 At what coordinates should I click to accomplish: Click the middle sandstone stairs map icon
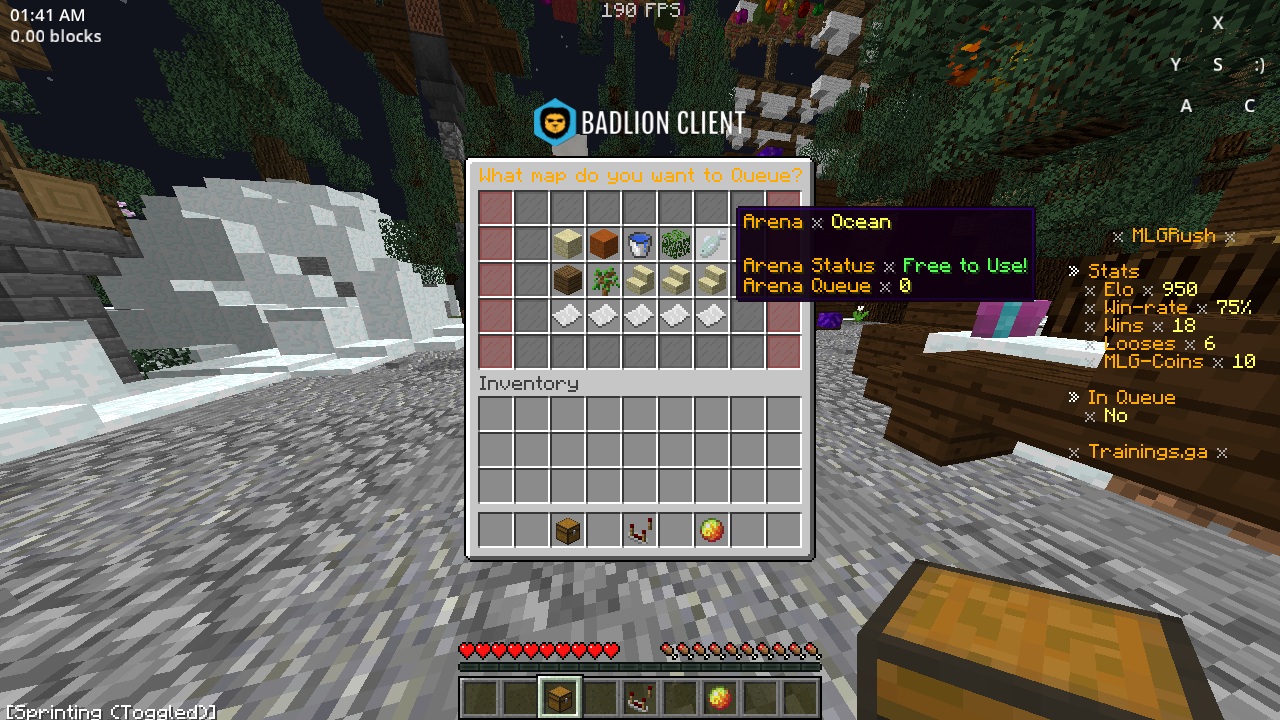tap(676, 281)
